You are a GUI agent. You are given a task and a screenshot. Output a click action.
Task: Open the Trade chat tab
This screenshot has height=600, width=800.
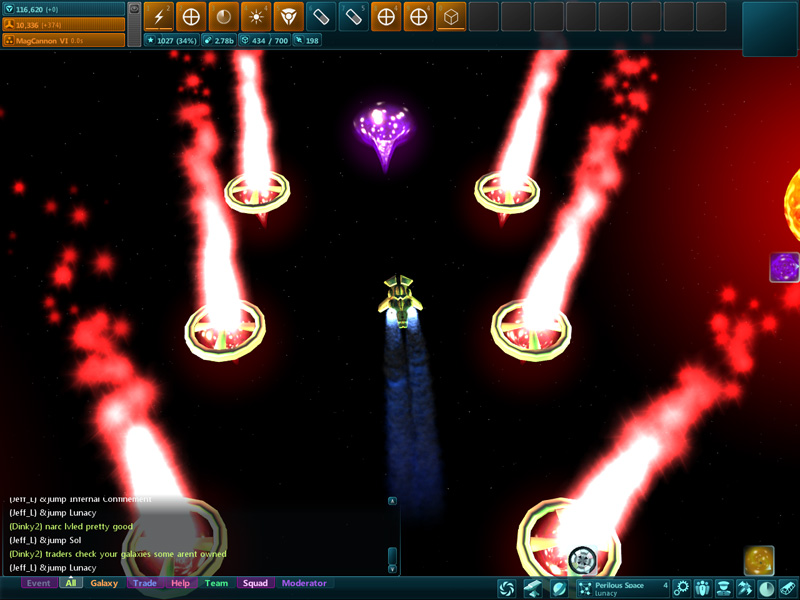145,583
